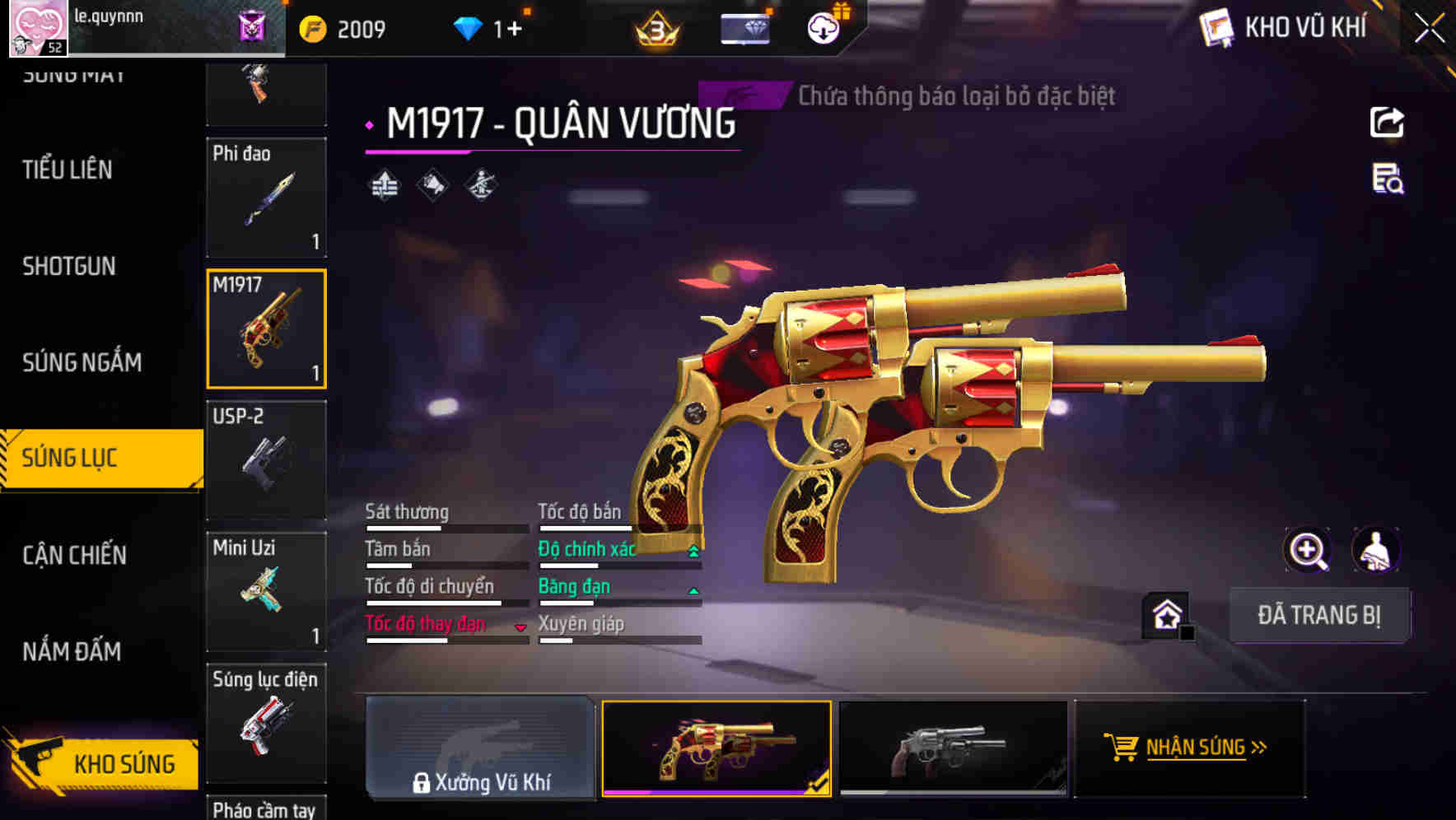
Task: Open the share icon for M1917 skin
Action: pos(1388,122)
